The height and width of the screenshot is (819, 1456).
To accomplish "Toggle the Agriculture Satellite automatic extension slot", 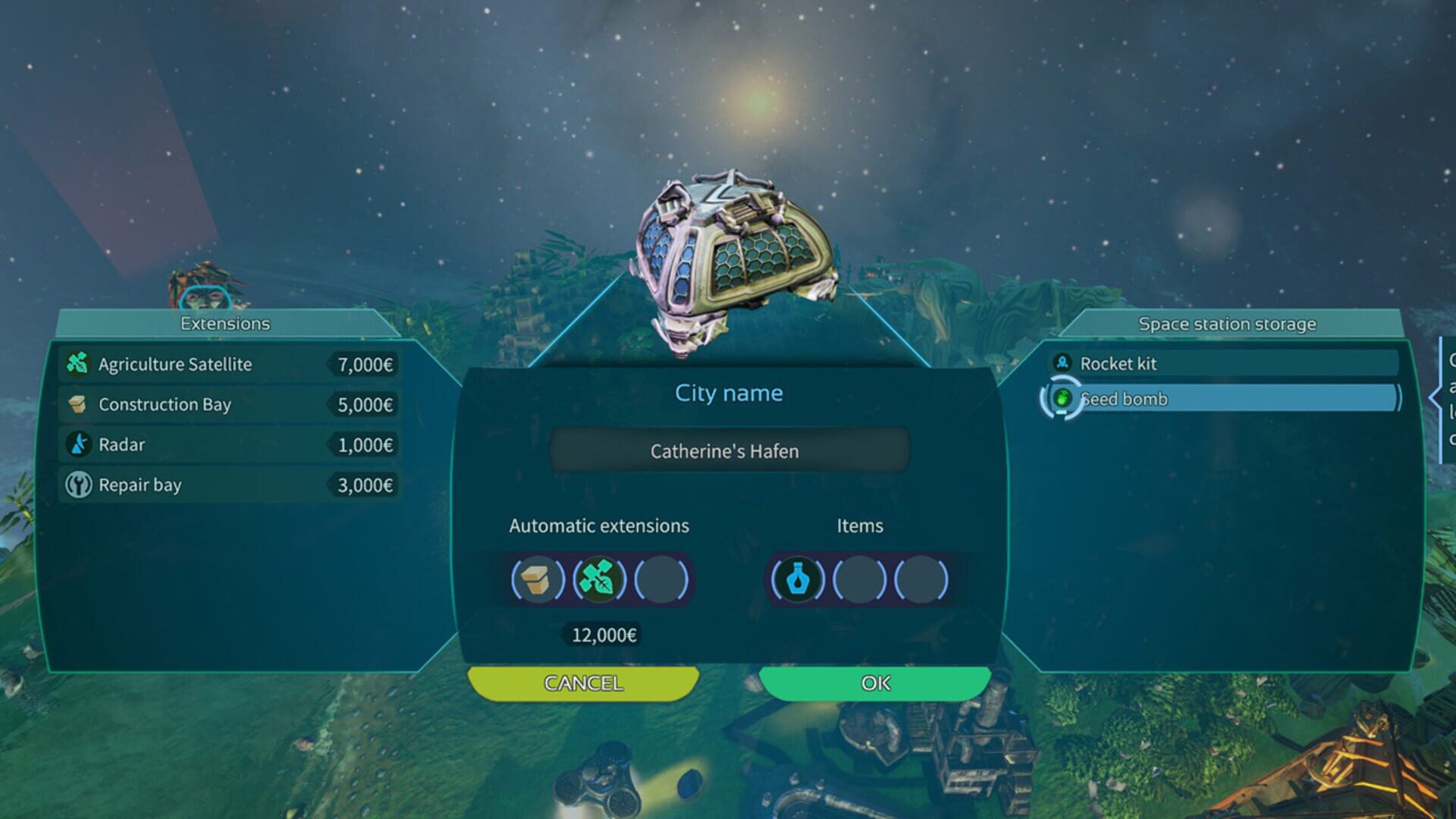I will [x=599, y=578].
